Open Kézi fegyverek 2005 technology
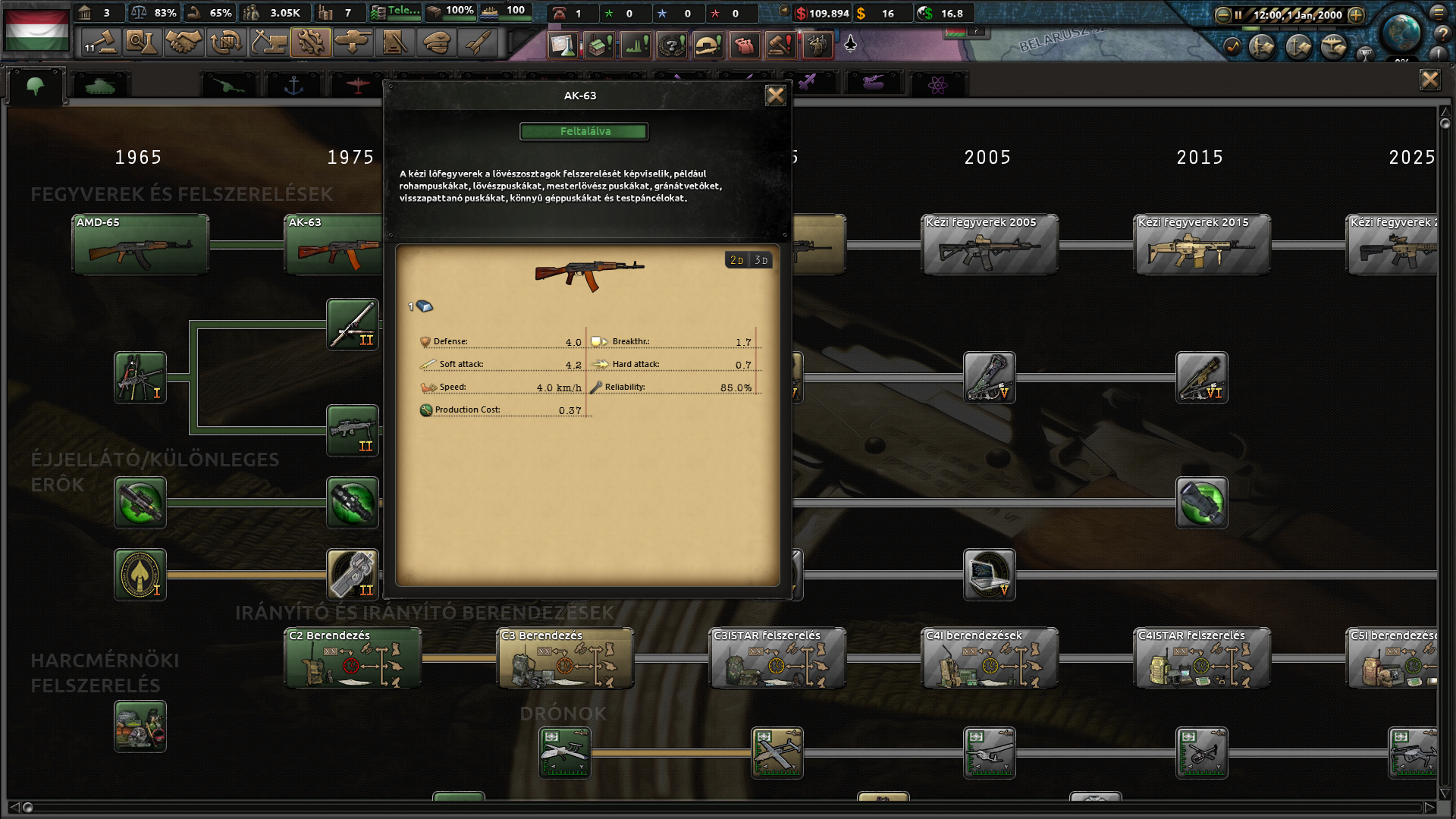 click(x=989, y=244)
